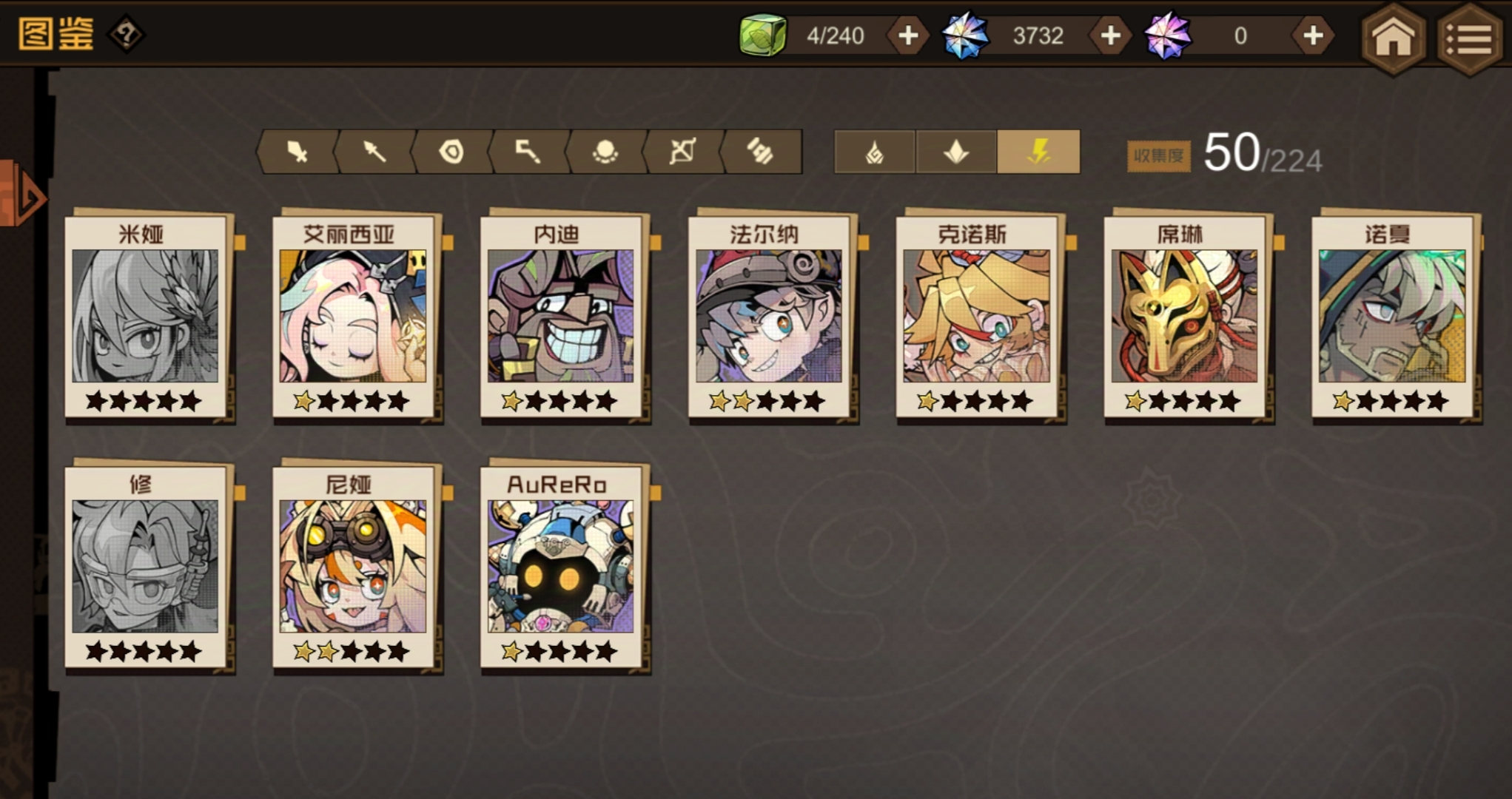The height and width of the screenshot is (799, 1512).
Task: Filter by the shield class icon
Action: pyautogui.click(x=451, y=152)
